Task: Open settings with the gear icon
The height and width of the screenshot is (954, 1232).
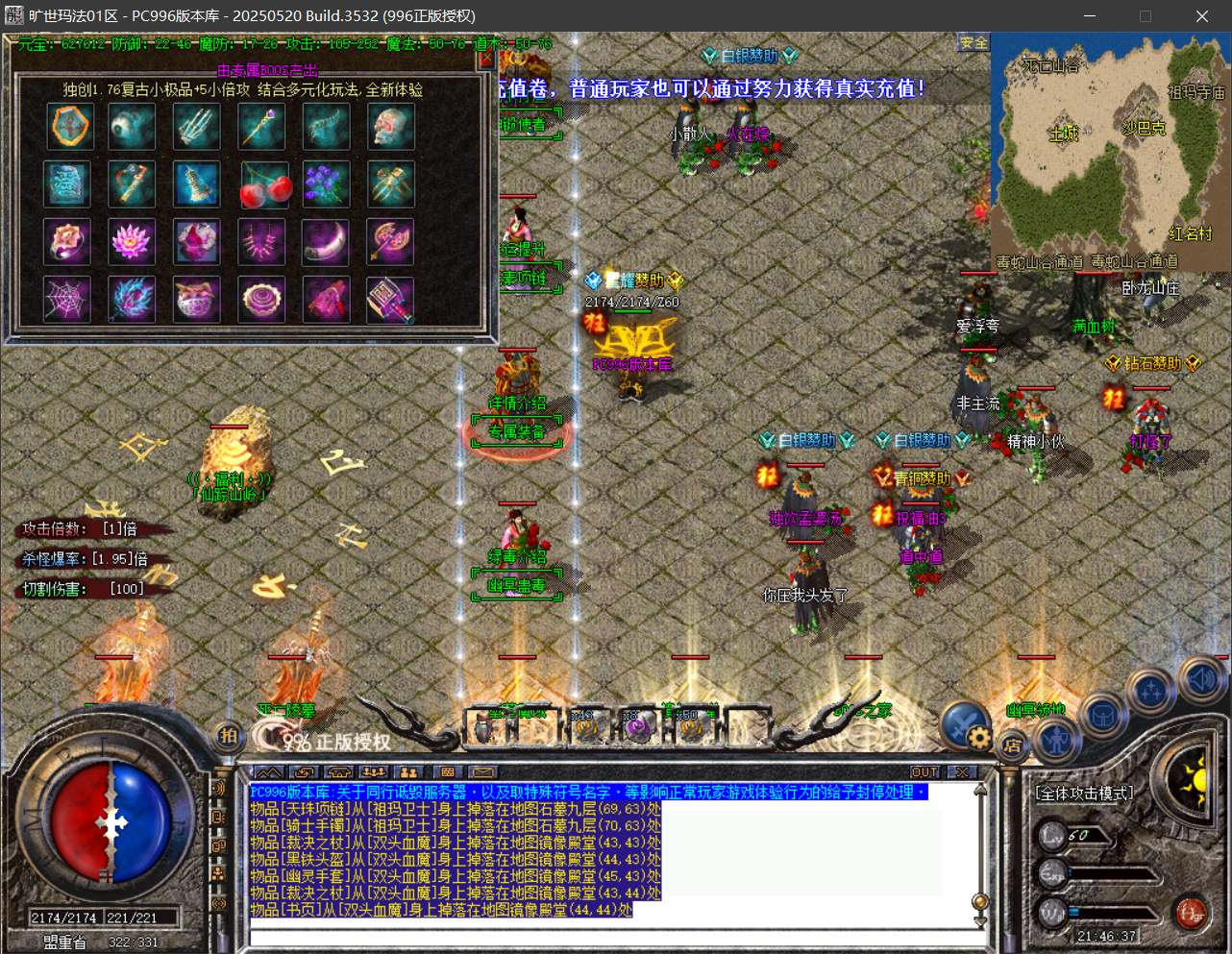Action: pyautogui.click(x=978, y=738)
